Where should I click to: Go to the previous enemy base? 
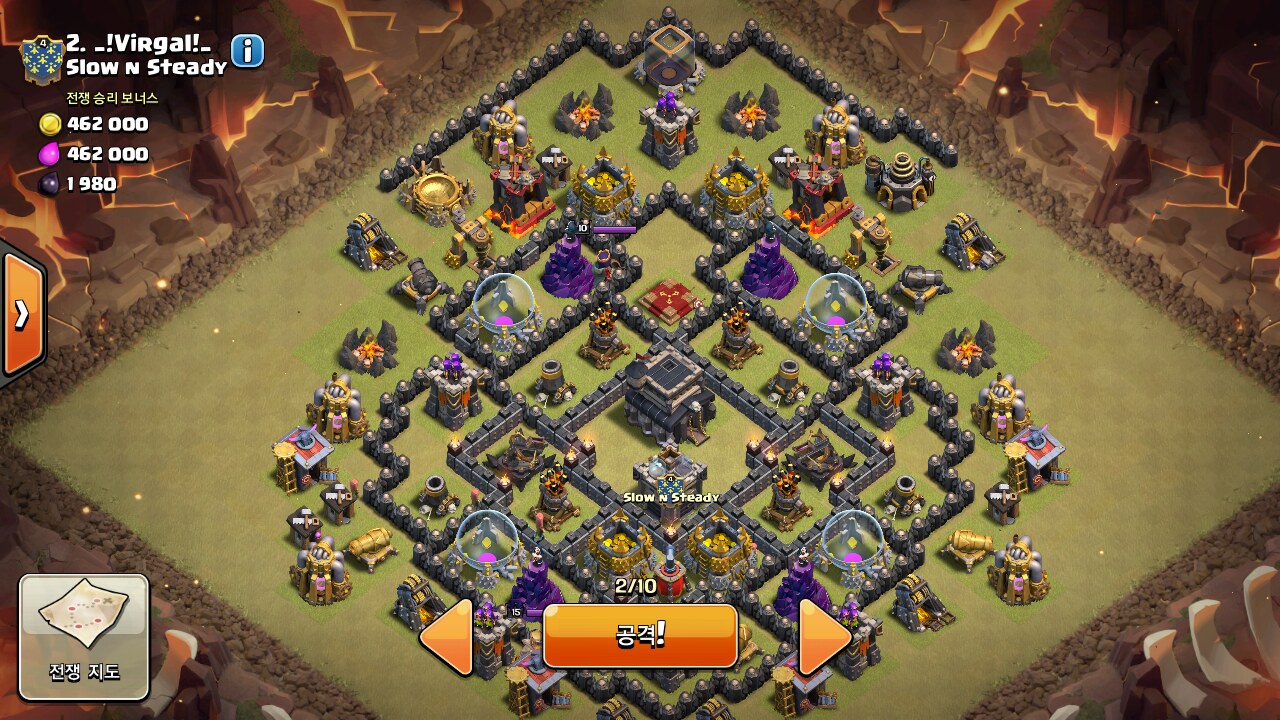(x=447, y=636)
